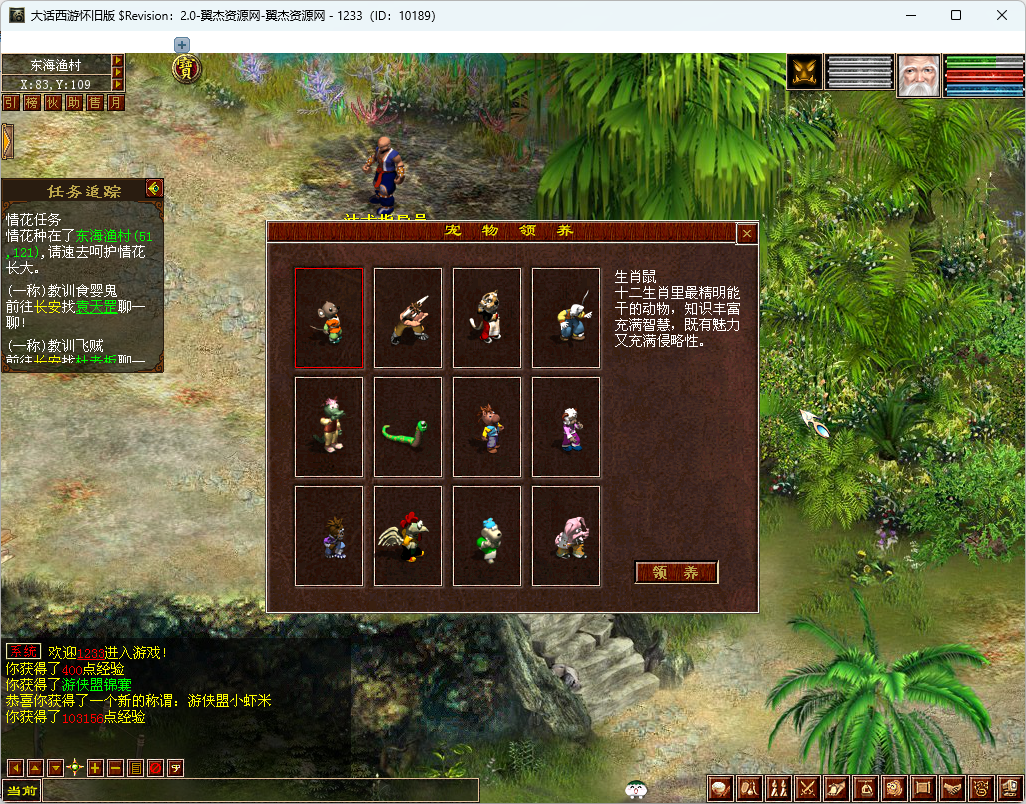This screenshot has width=1026, height=804.
Task: Open the 售 selling button
Action: (x=95, y=102)
